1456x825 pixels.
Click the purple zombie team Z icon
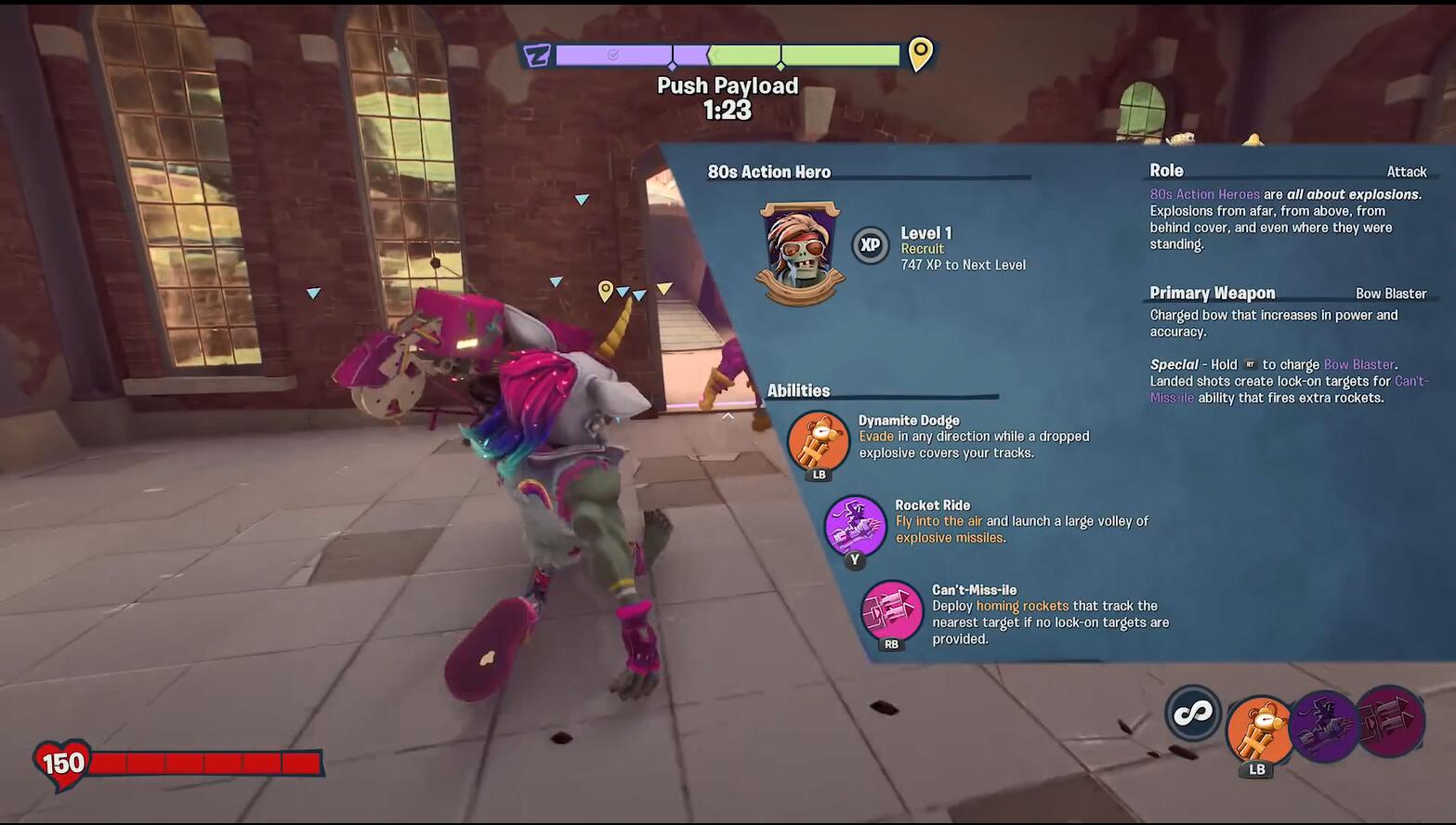point(537,56)
